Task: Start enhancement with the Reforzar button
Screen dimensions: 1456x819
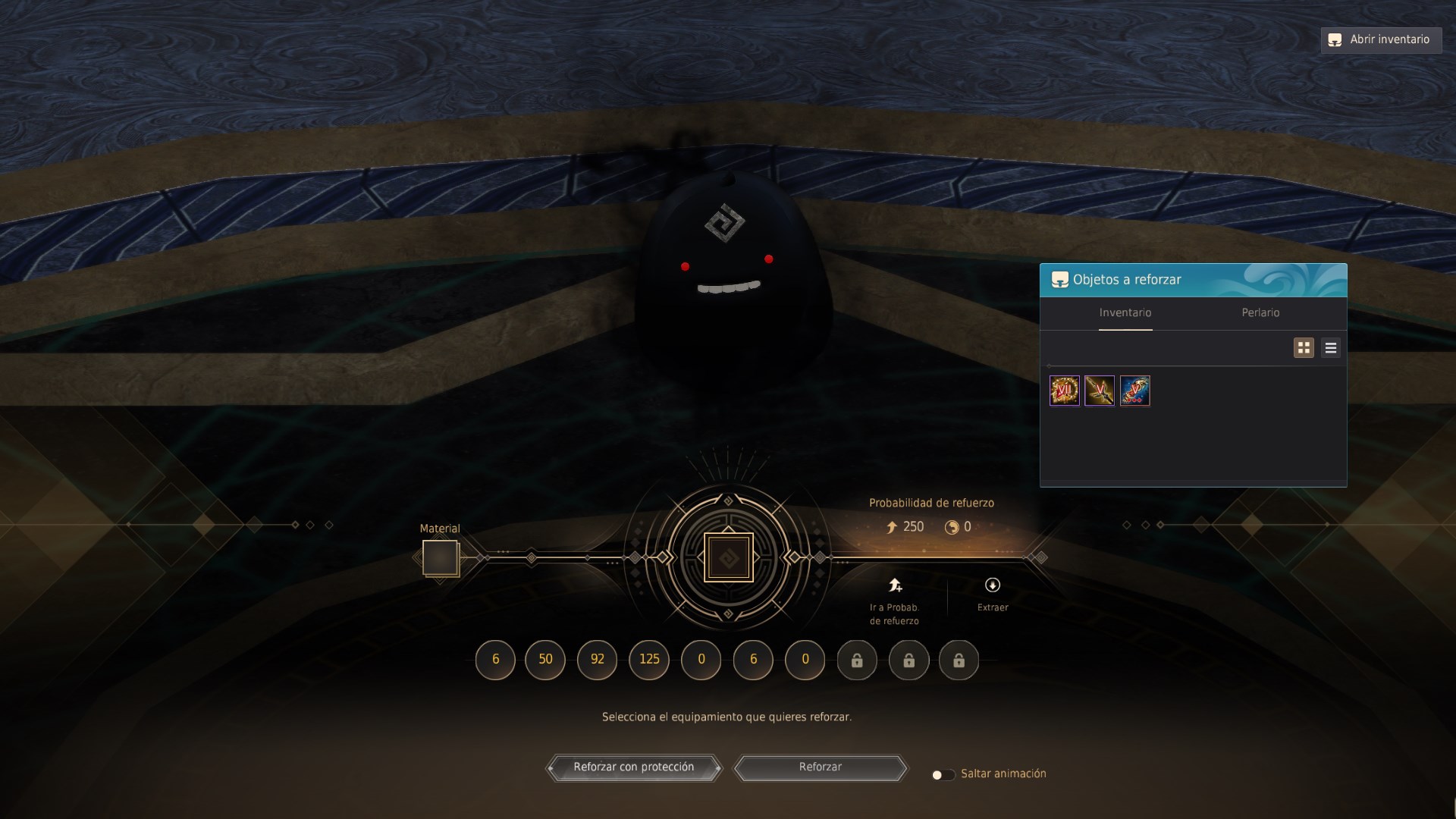Action: (x=821, y=767)
